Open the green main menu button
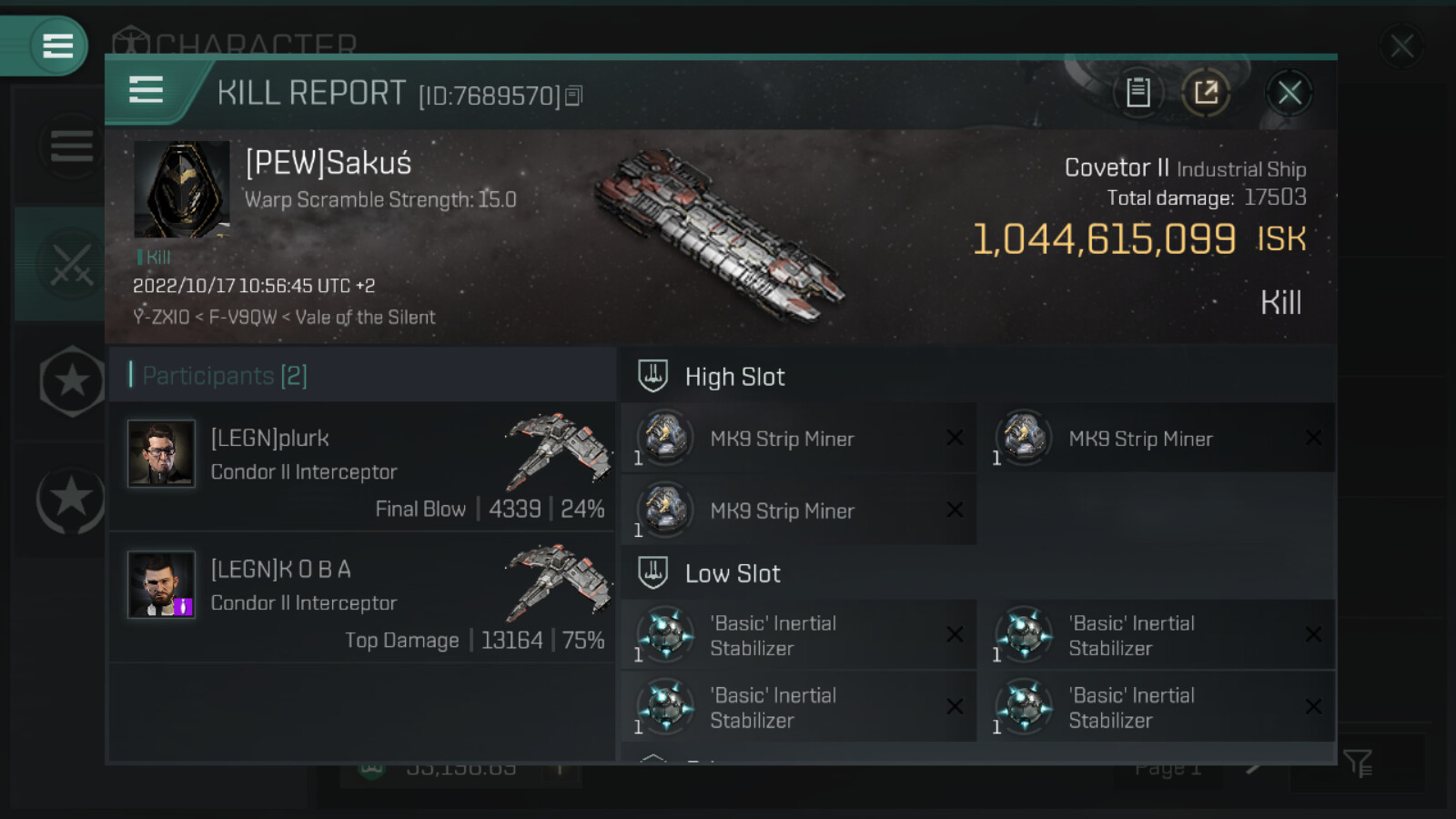 pyautogui.click(x=56, y=45)
